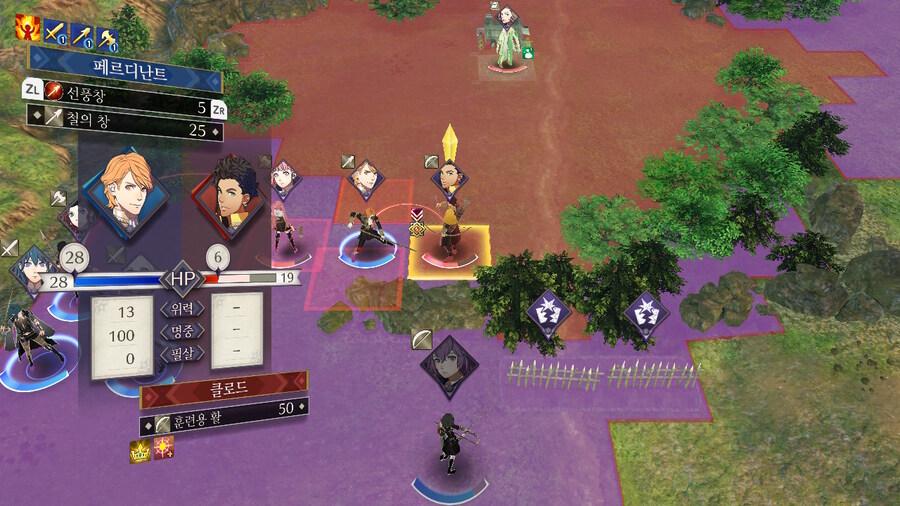
Task: Click the golden crown skill icon
Action: 140,451
